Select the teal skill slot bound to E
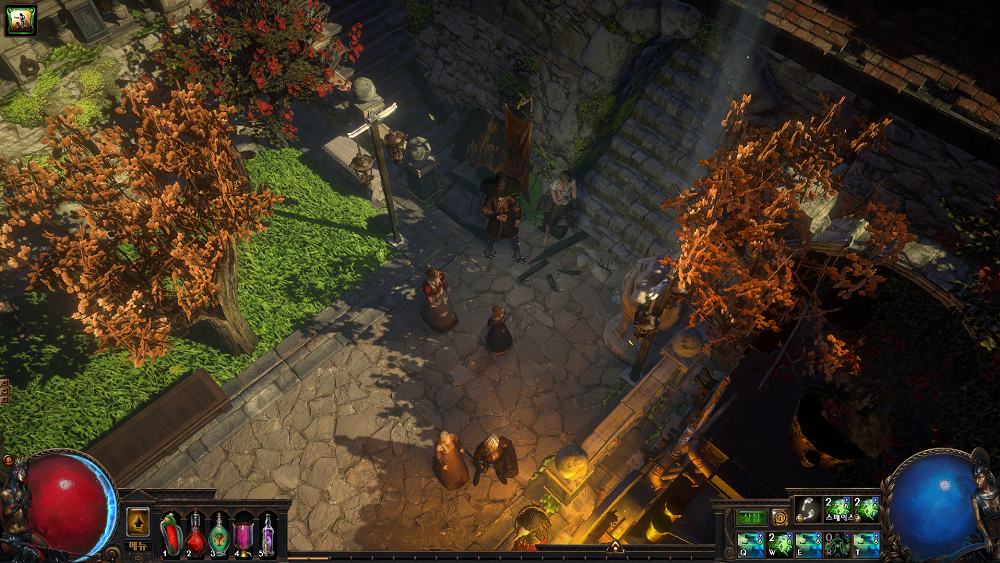This screenshot has height=563, width=1000. coord(808,544)
